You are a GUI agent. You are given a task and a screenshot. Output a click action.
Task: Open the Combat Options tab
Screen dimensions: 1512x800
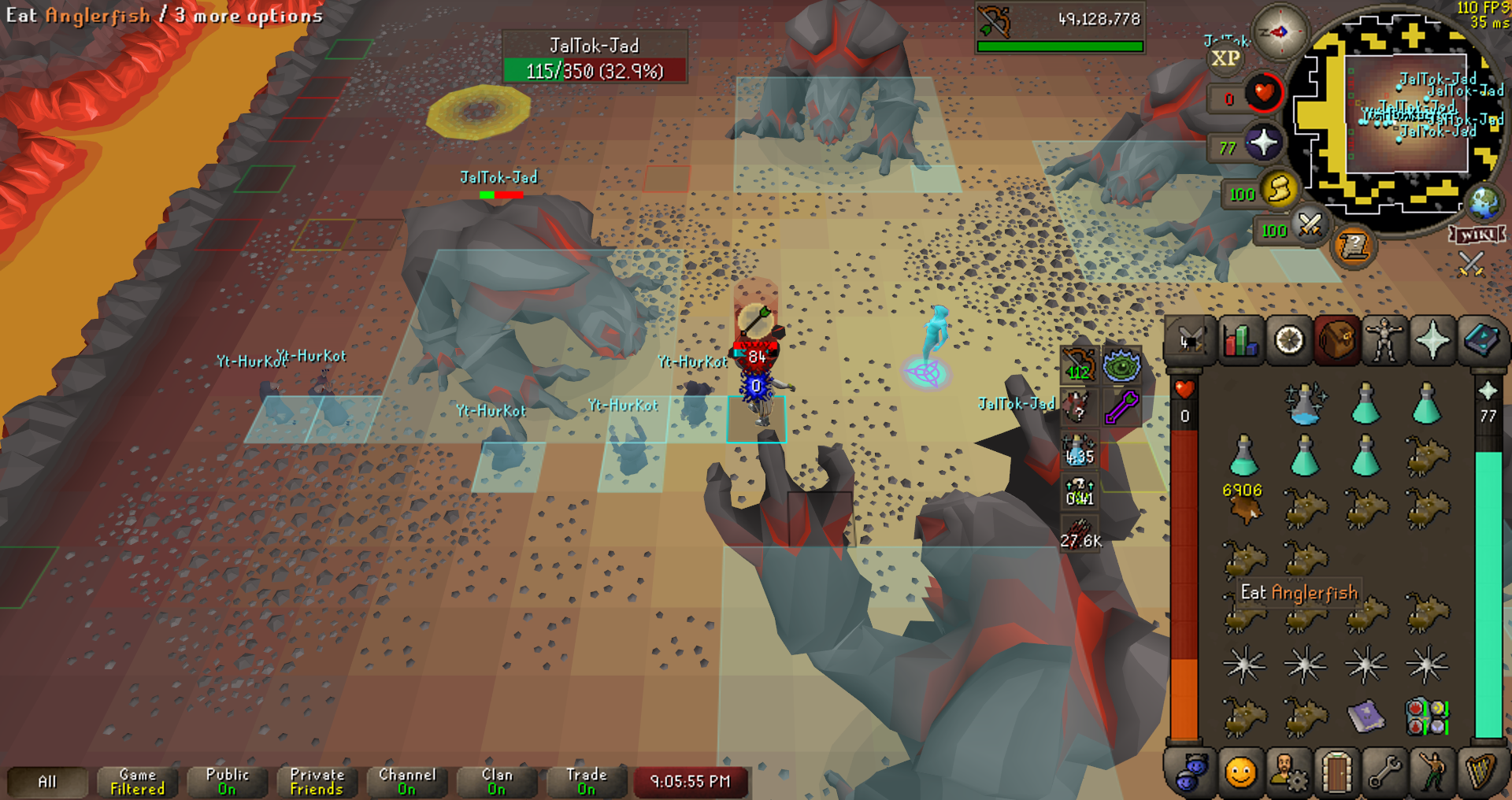coord(1190,342)
